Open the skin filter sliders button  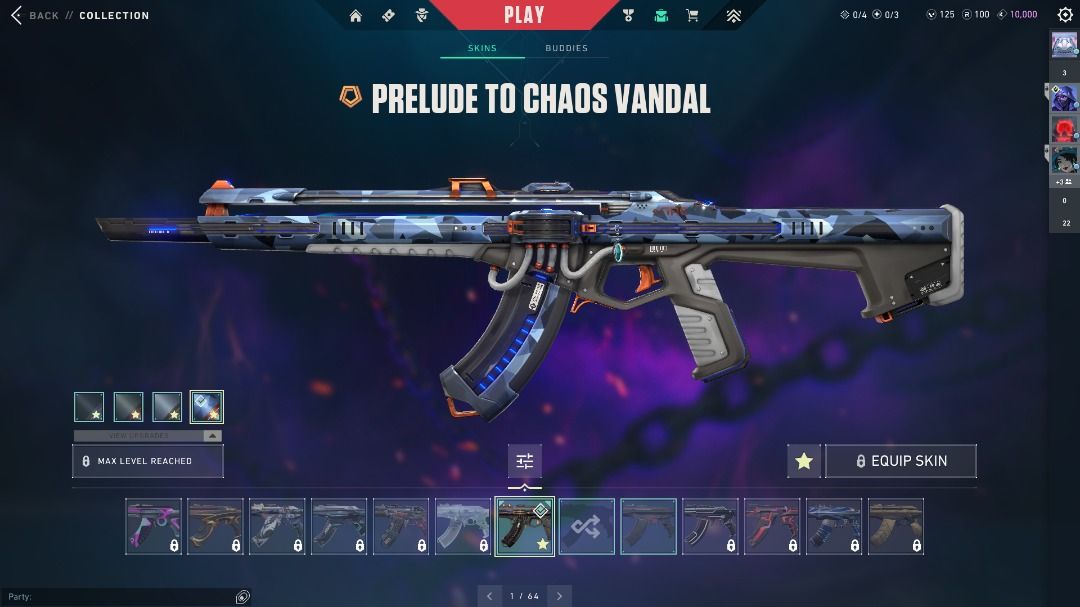click(x=524, y=461)
